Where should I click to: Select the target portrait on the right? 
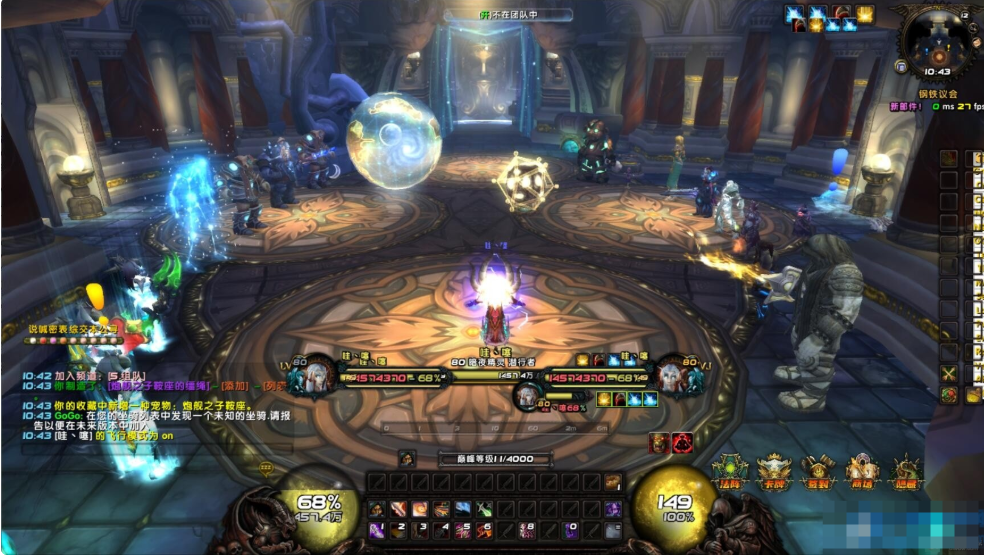coord(672,377)
